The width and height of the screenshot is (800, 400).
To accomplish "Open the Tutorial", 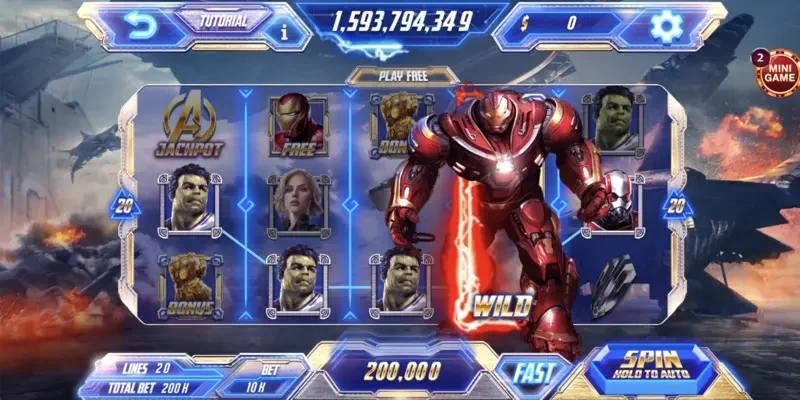I will (223, 20).
